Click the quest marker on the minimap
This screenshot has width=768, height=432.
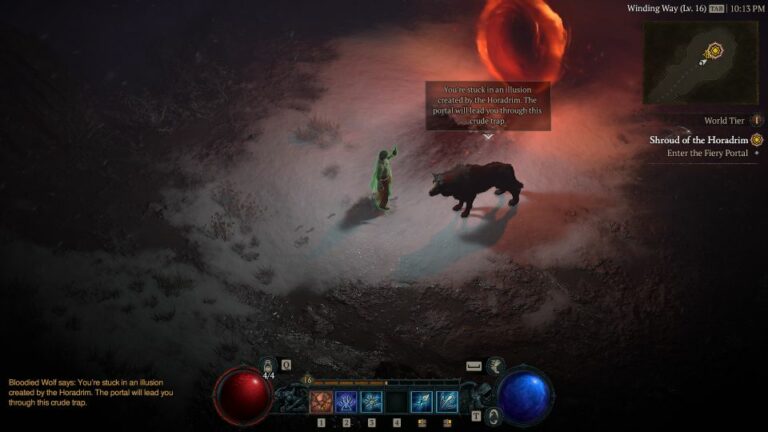(714, 50)
